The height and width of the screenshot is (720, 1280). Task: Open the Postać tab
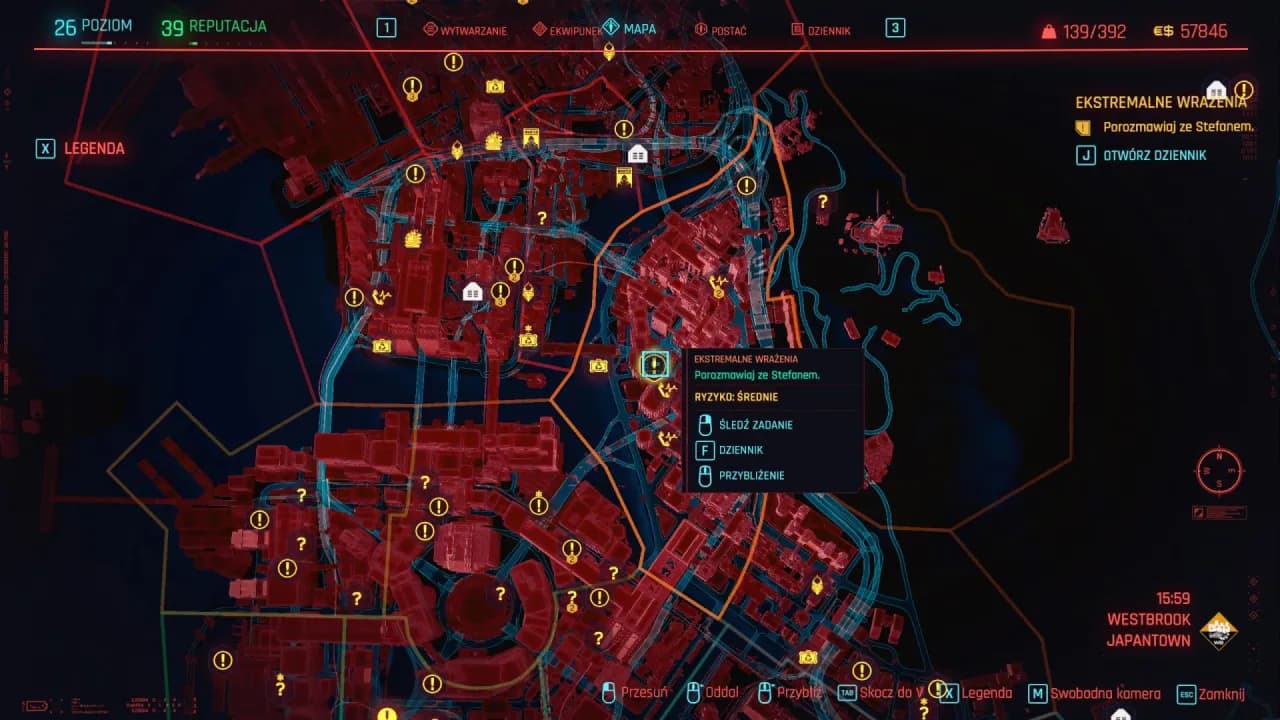tap(720, 30)
